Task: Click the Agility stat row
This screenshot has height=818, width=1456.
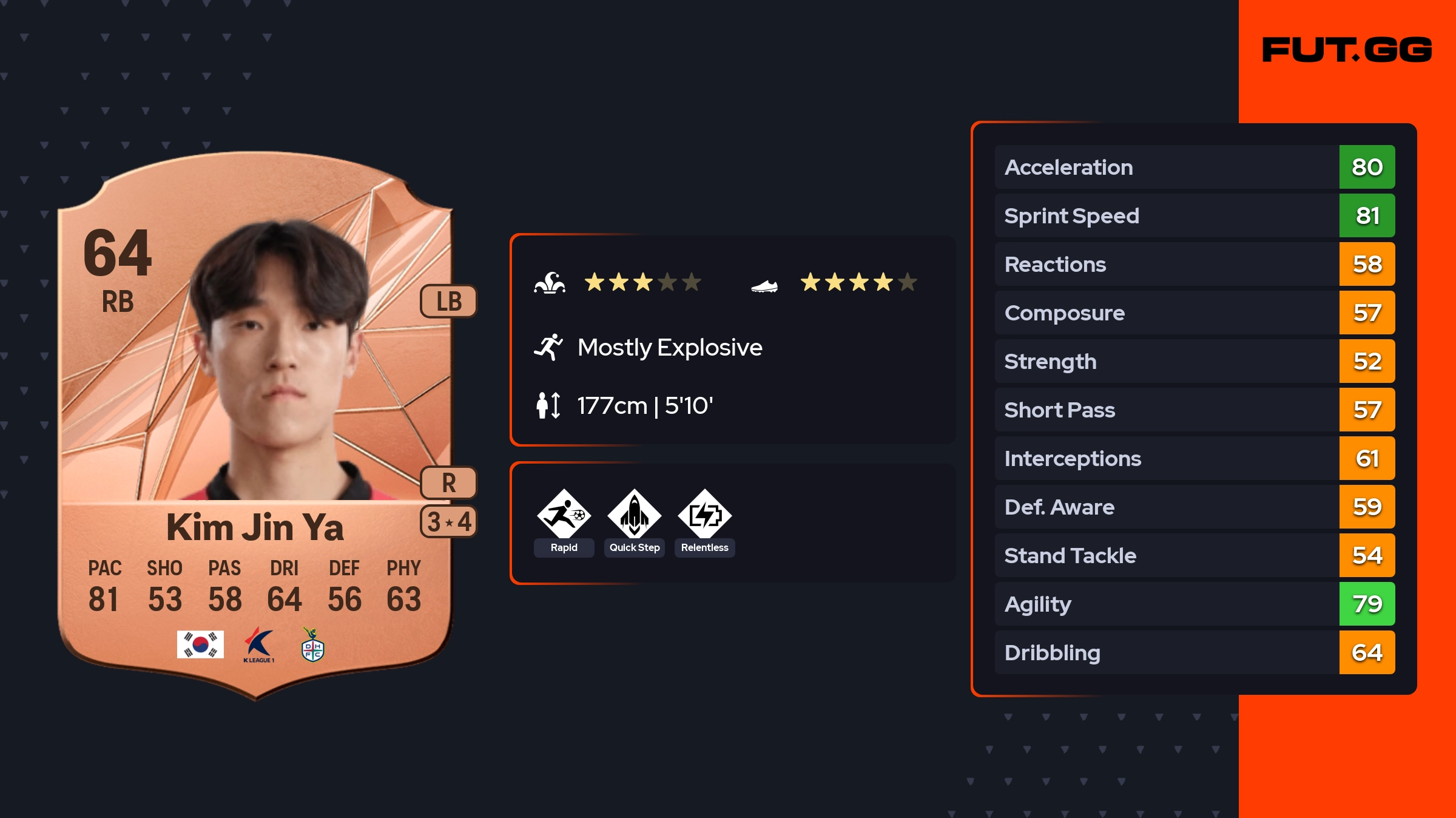Action: pos(1194,604)
